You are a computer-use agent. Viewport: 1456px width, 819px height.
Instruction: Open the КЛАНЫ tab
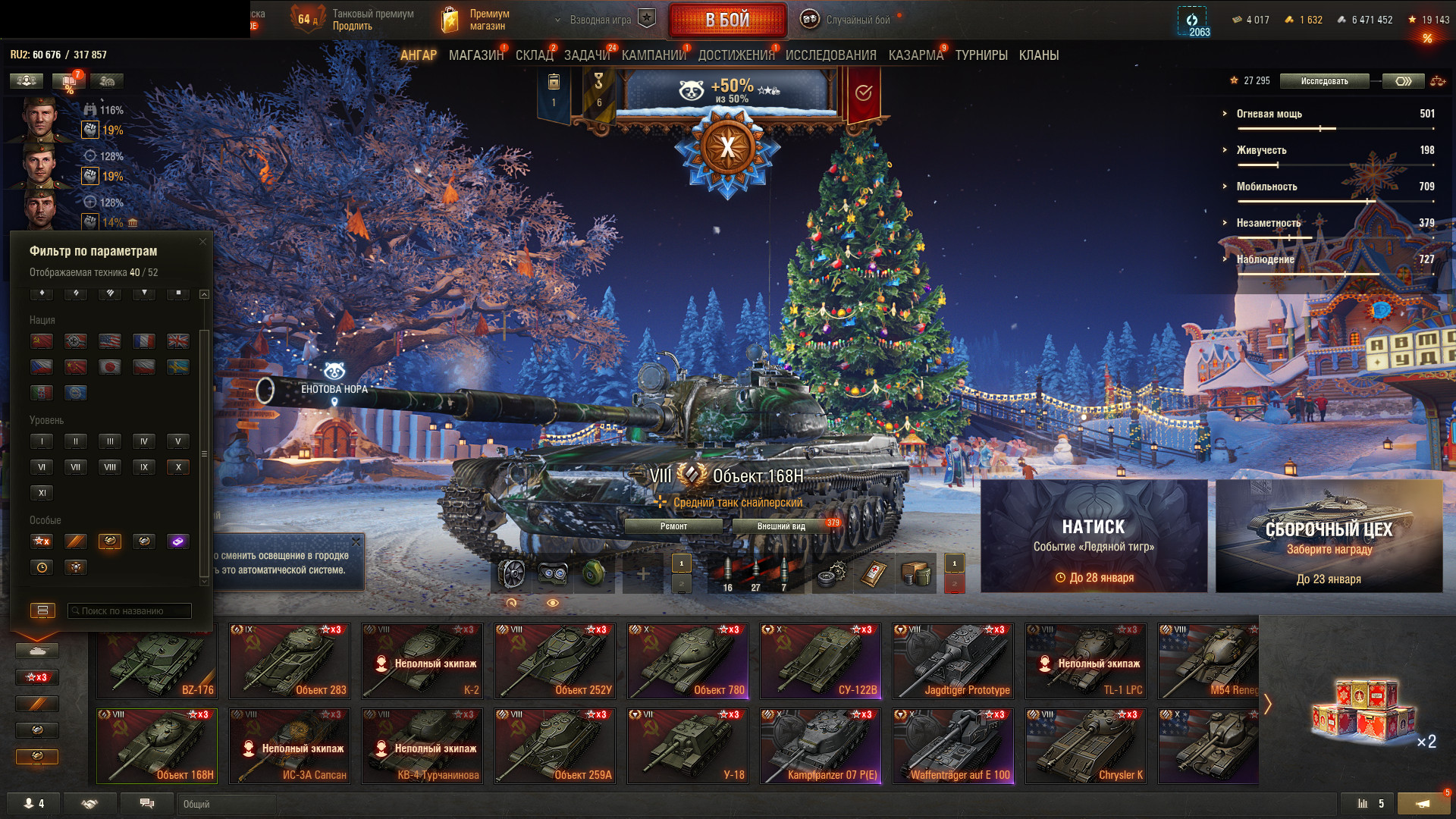[1038, 55]
